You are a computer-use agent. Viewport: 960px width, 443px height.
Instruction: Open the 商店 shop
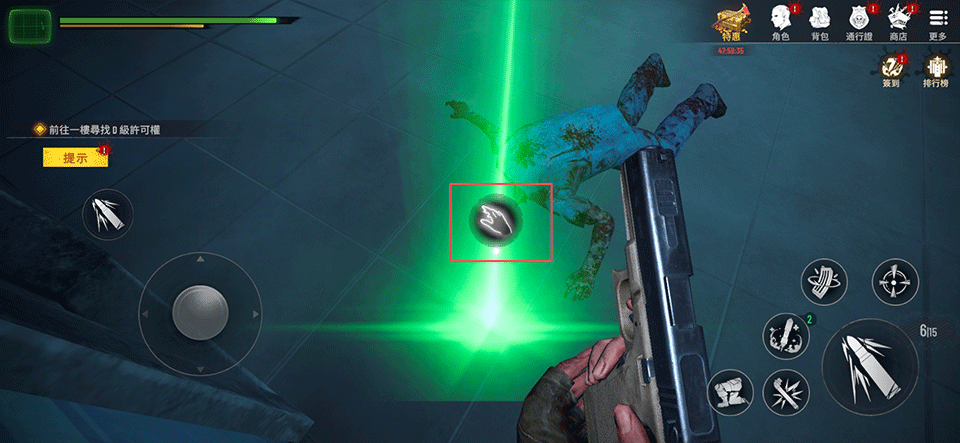click(897, 22)
